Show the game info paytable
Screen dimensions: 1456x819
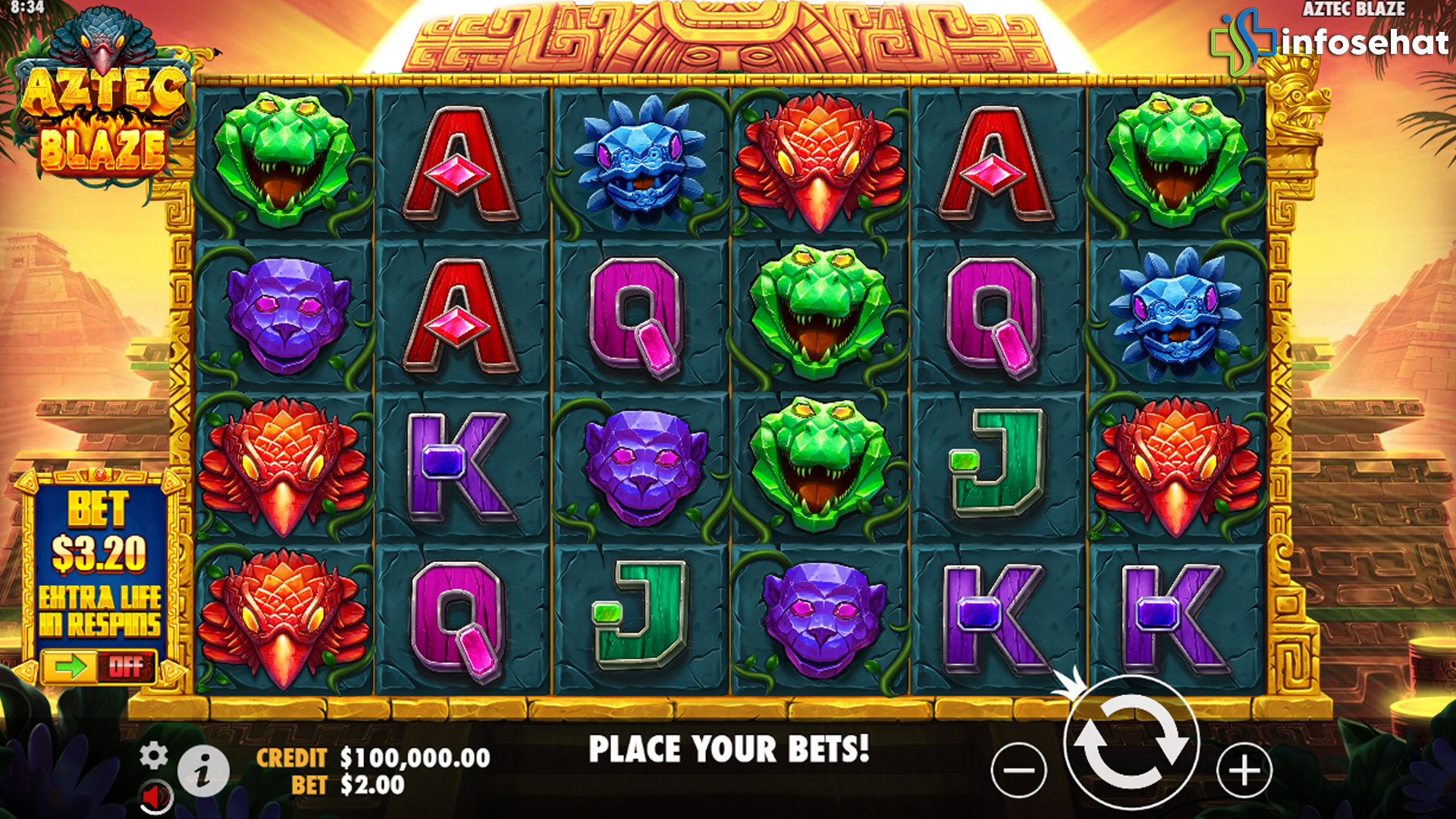click(x=203, y=771)
